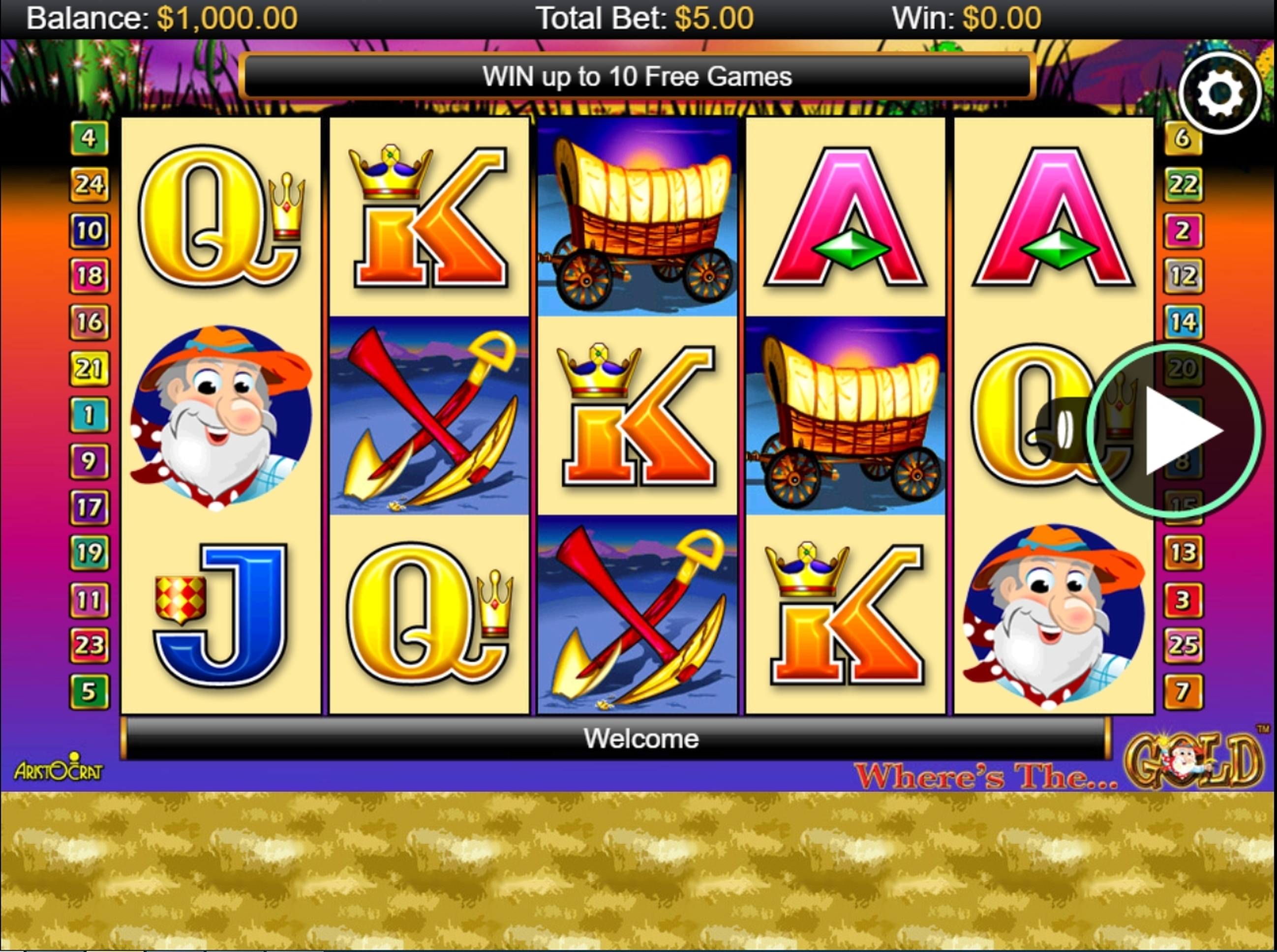Select payline marker number 4
Image resolution: width=1277 pixels, height=952 pixels.
click(x=89, y=138)
